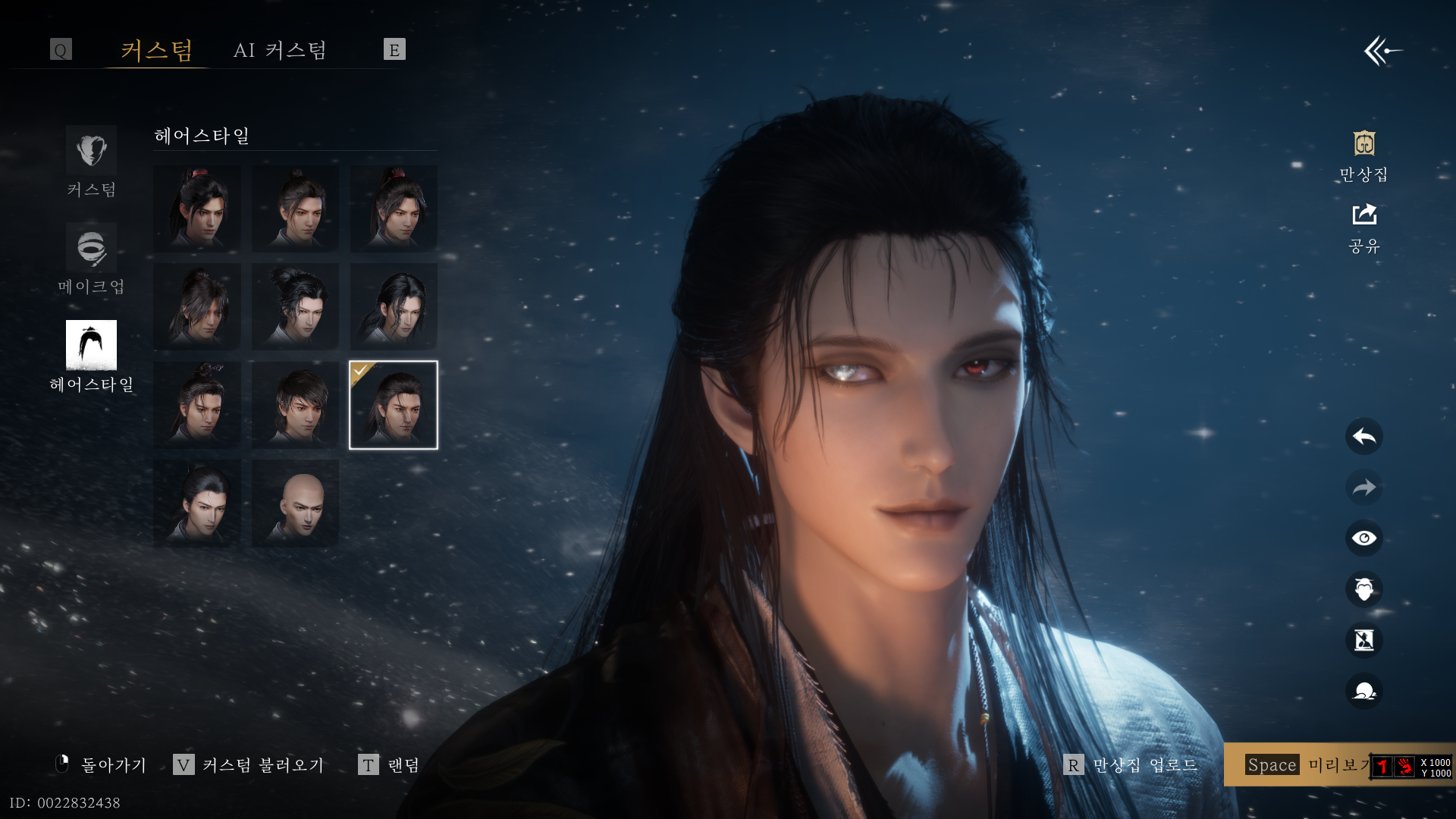The height and width of the screenshot is (819, 1456).
Task: Switch to the AI 커스텀 tab
Action: (x=280, y=50)
